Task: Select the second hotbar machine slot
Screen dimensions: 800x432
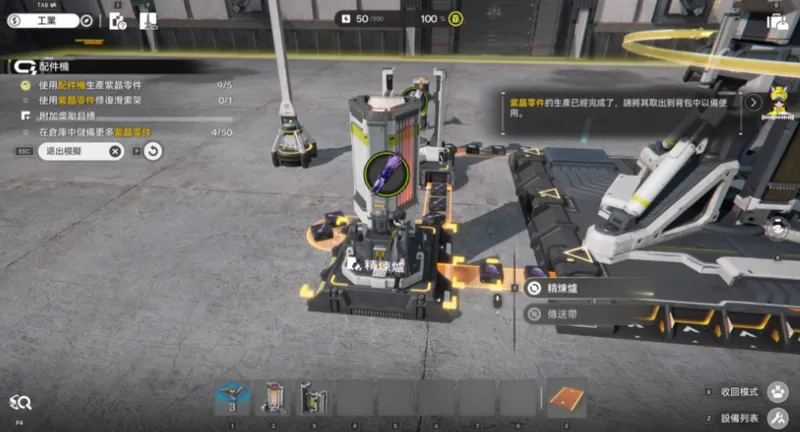Action: point(273,399)
